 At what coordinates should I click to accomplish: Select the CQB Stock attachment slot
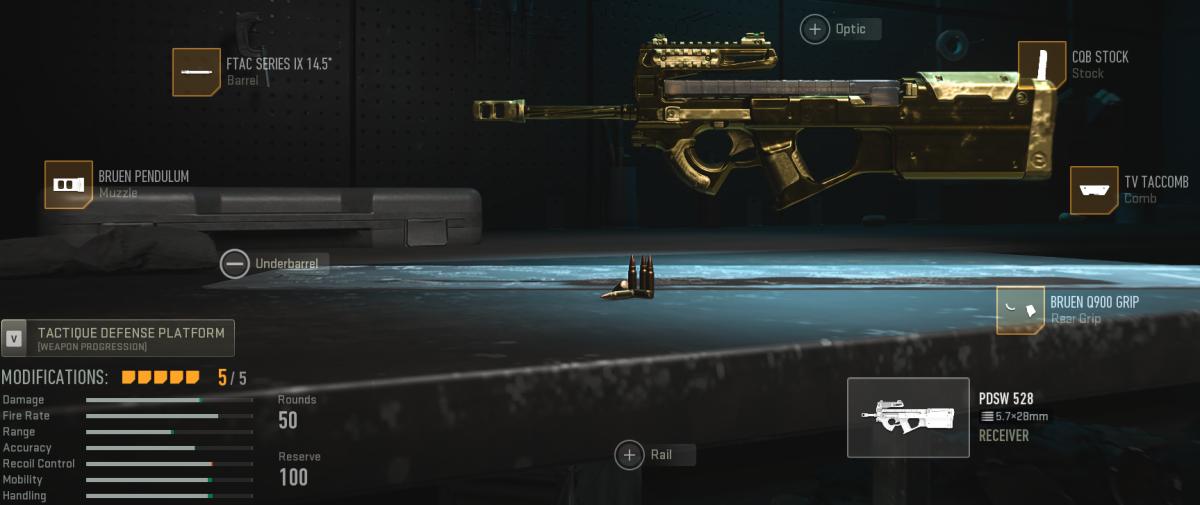coord(1042,65)
